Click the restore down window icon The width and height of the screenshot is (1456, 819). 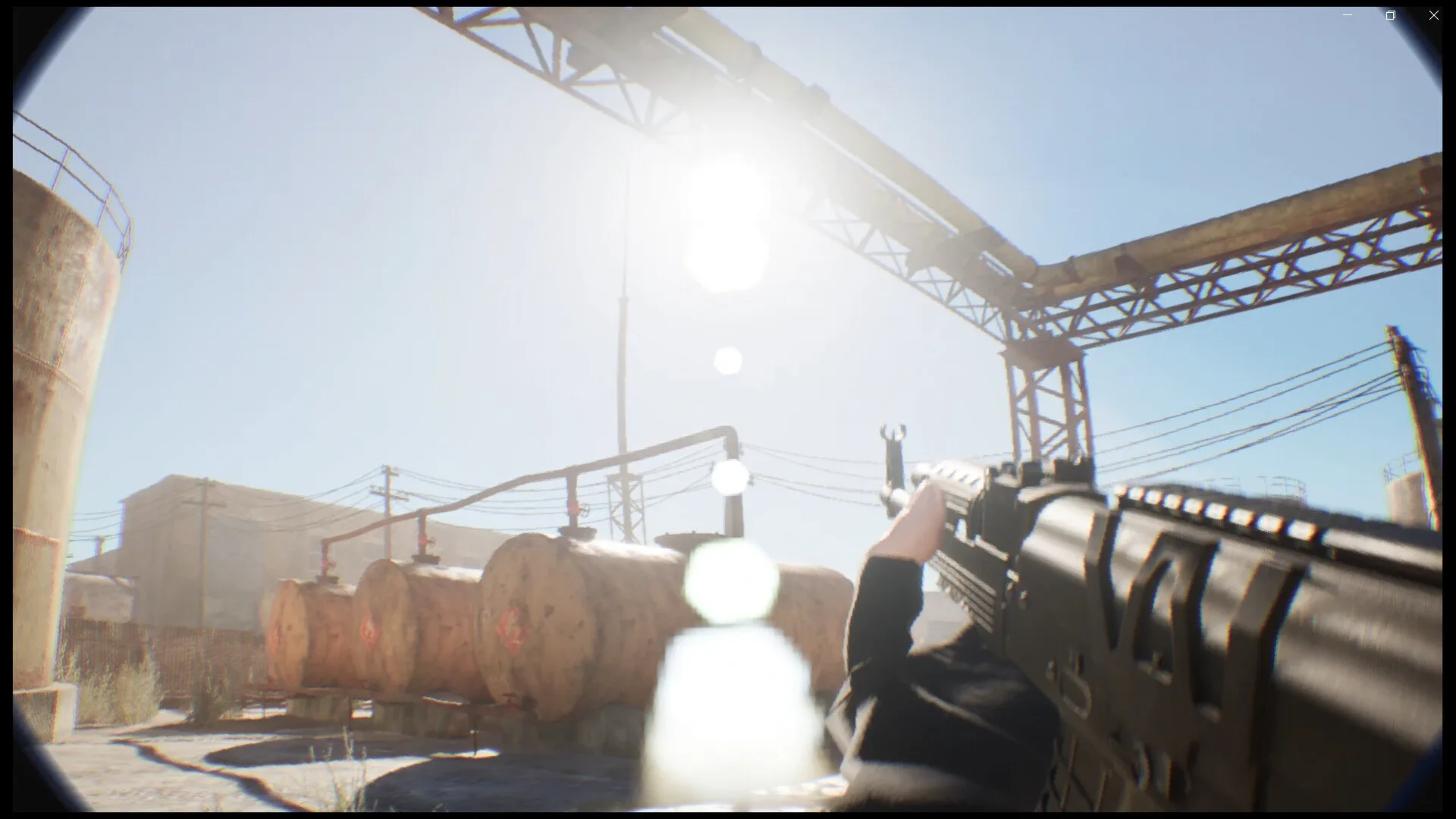[x=1390, y=14]
